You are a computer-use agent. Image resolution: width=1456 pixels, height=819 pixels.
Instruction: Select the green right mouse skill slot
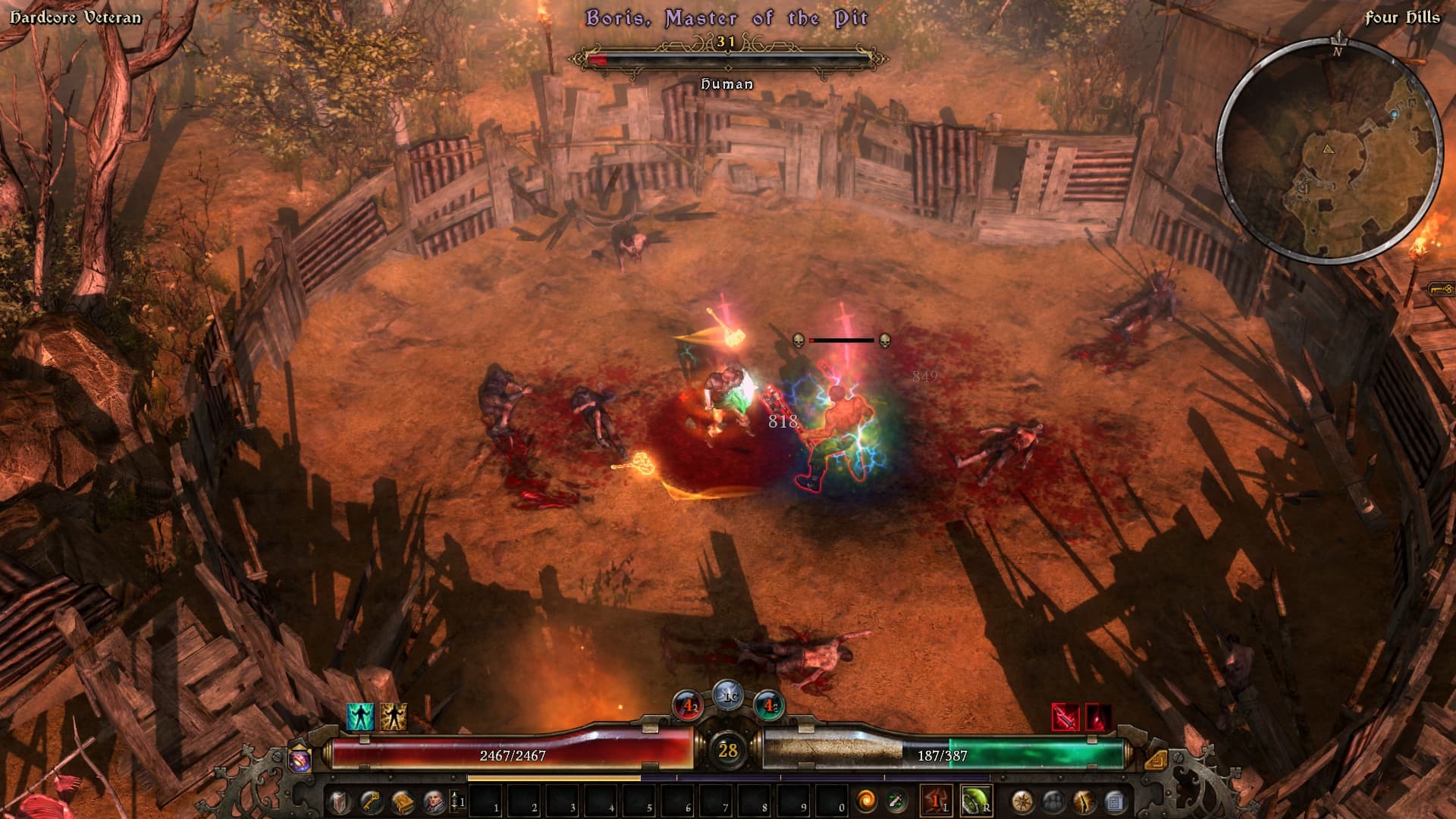click(976, 801)
